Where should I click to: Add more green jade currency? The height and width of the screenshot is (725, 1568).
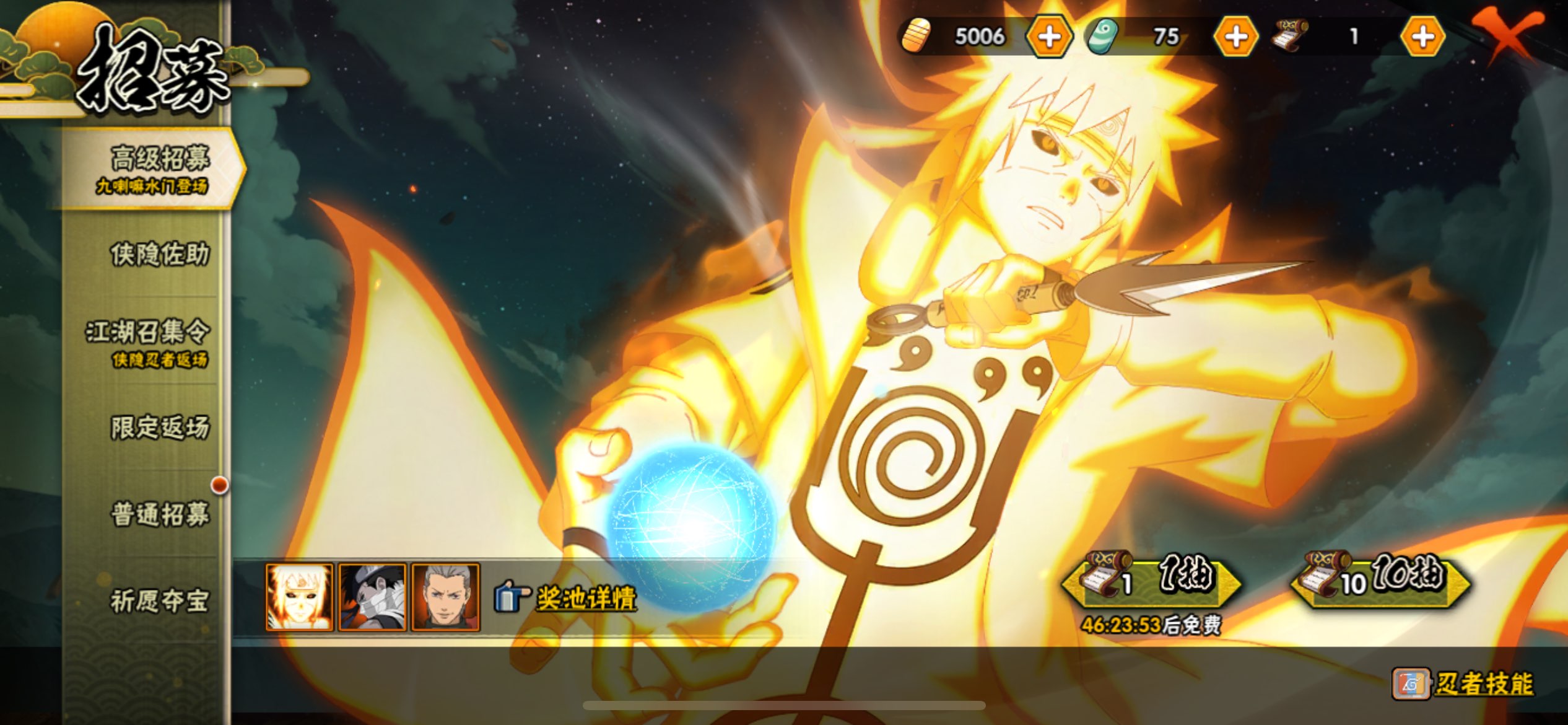(1236, 37)
